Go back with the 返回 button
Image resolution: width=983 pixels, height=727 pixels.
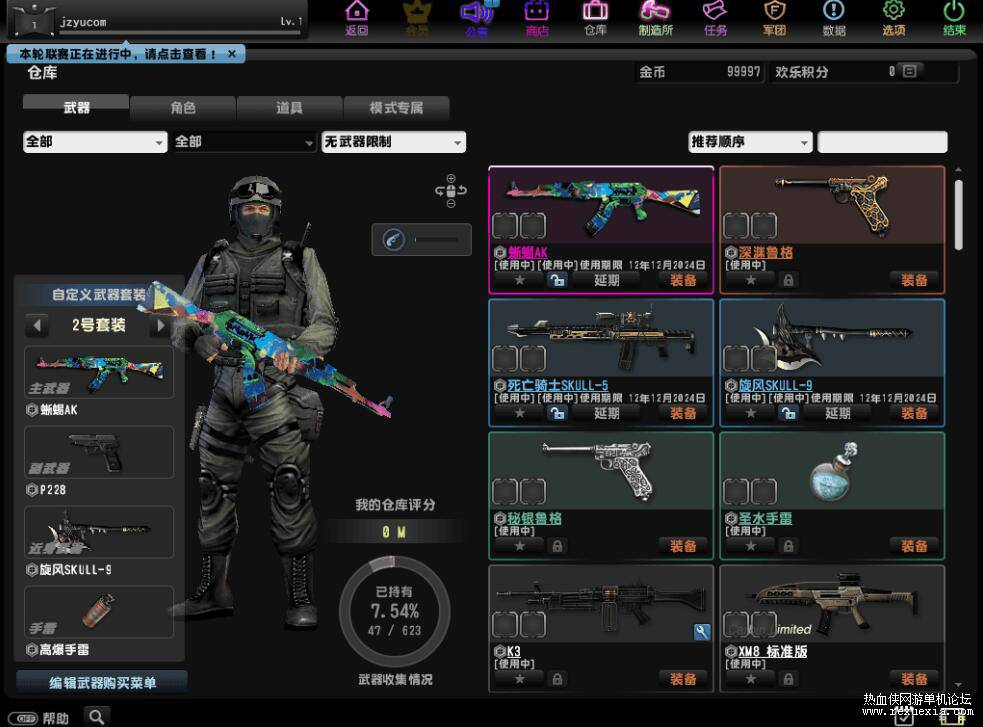pyautogui.click(x=357, y=18)
